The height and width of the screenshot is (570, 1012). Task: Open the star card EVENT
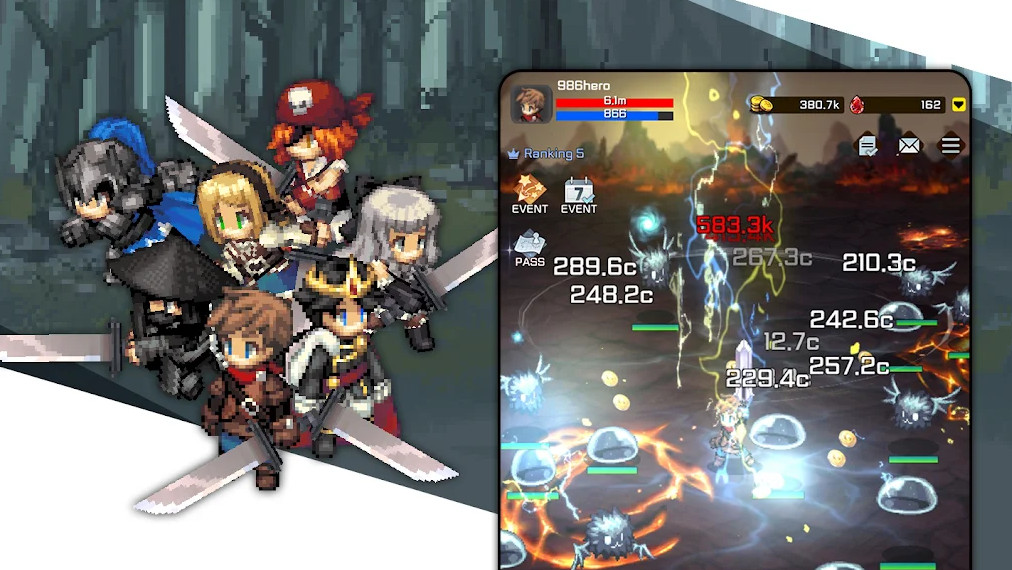[x=529, y=193]
